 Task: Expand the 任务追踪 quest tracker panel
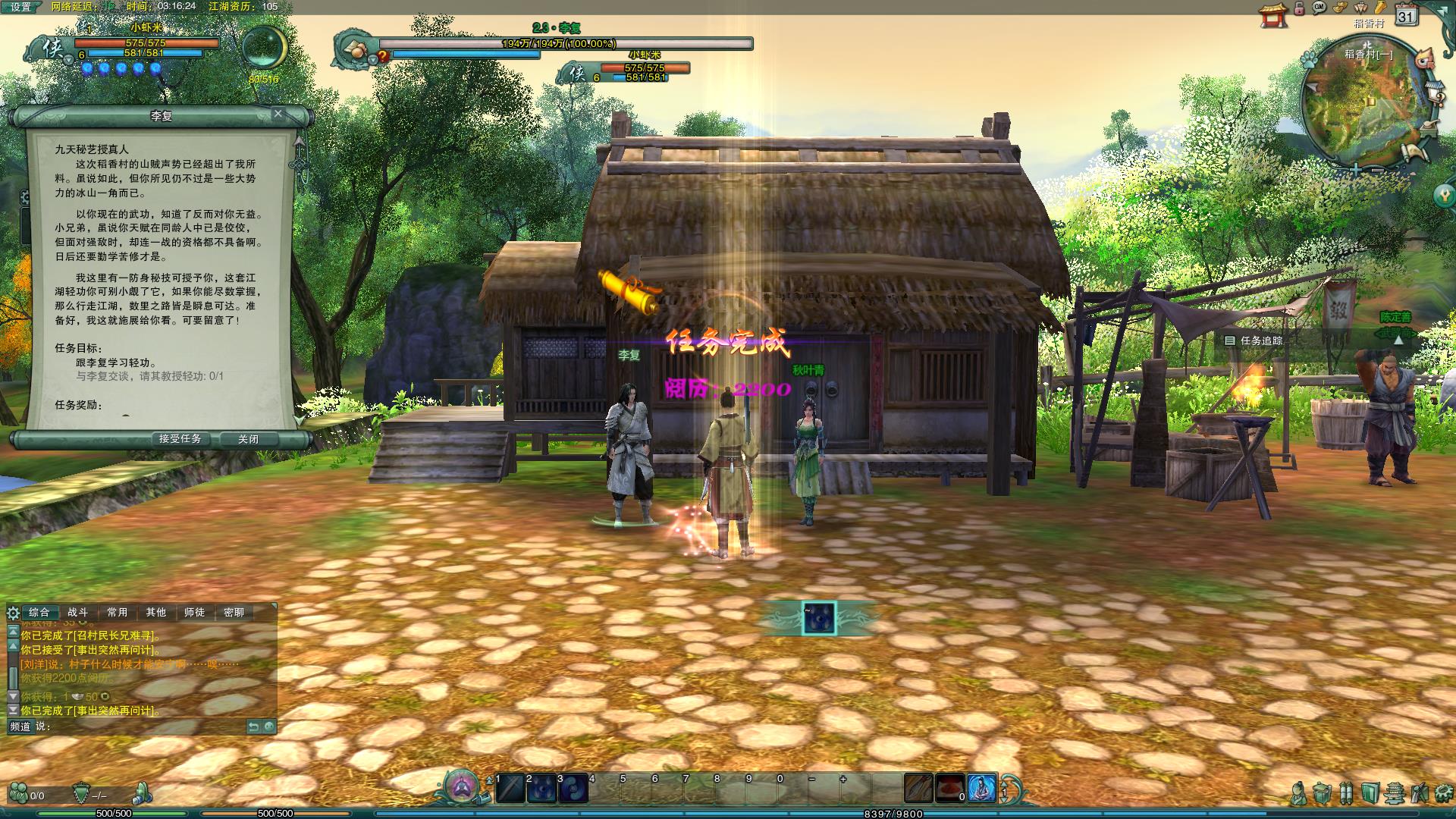(x=1398, y=340)
